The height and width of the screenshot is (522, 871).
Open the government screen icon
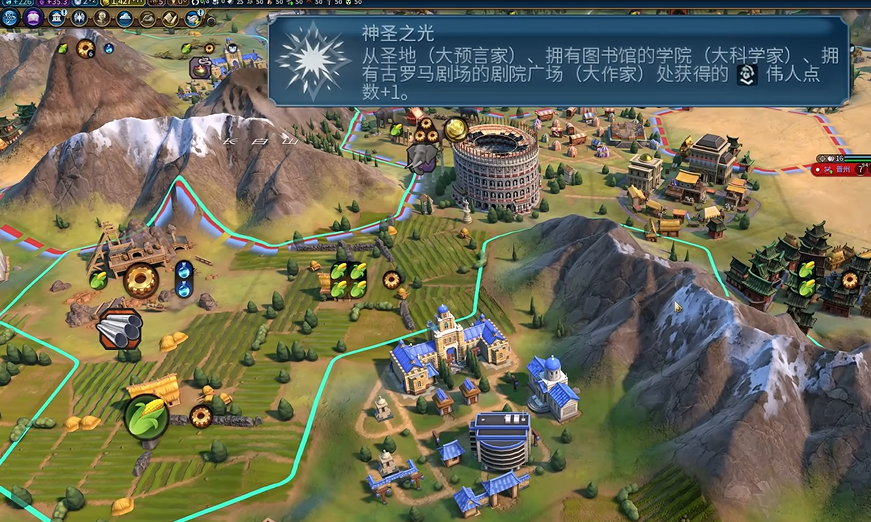pos(56,17)
